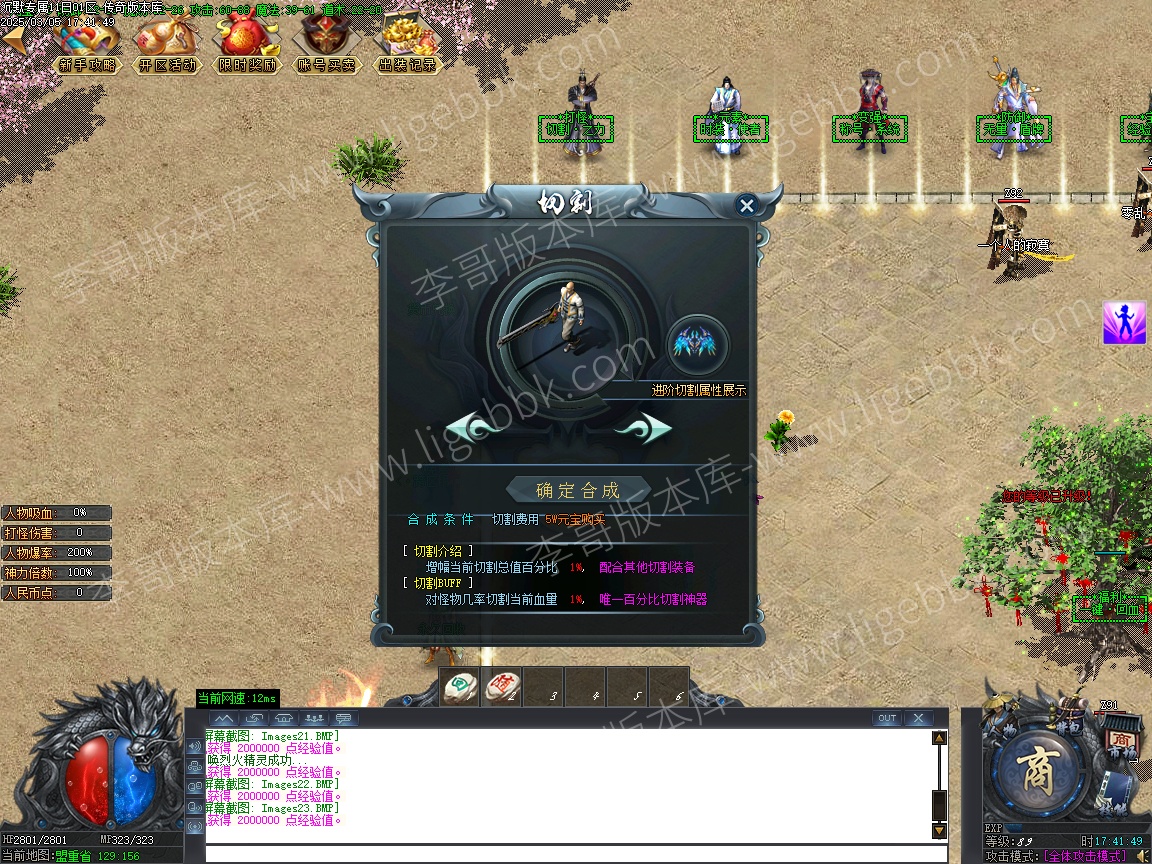
Task: Use the green tile item in hotbar slot 1
Action: click(x=460, y=687)
